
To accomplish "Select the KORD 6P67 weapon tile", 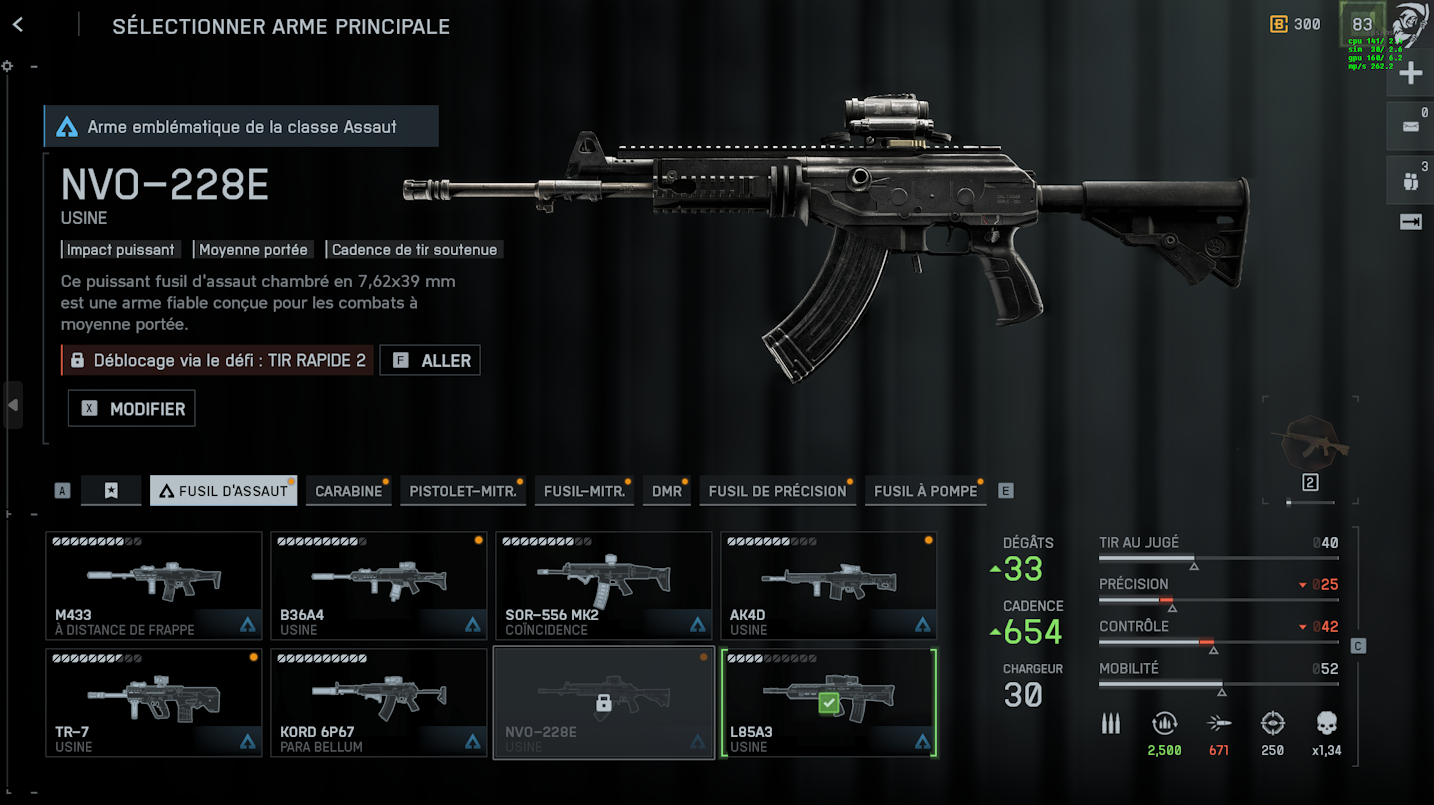I will point(379,702).
